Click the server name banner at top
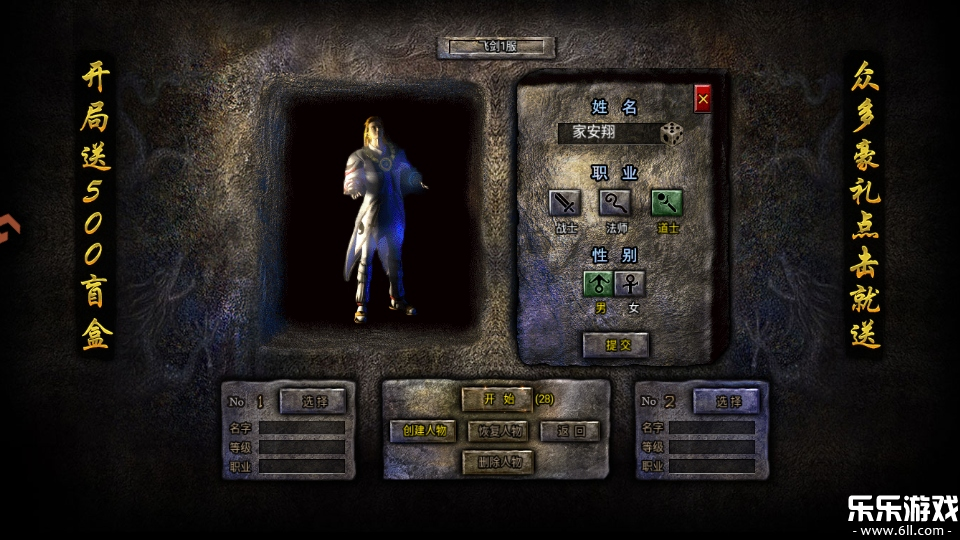Viewport: 960px width, 540px height. point(496,47)
